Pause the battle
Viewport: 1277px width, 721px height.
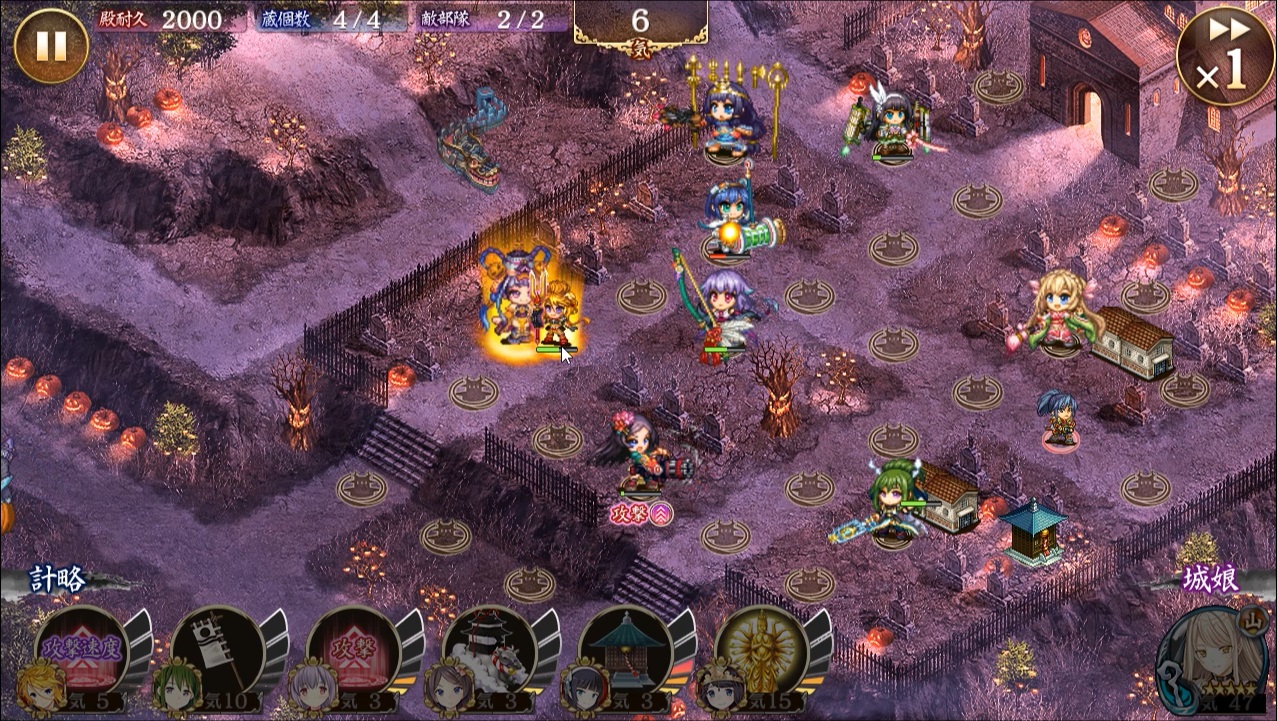click(51, 46)
